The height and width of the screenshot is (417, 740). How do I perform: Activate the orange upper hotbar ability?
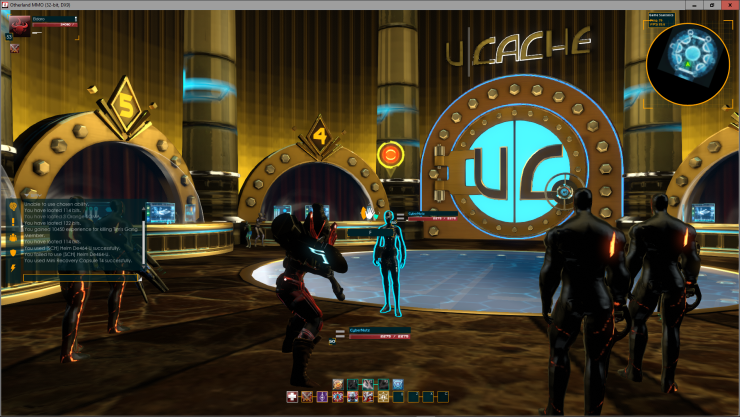pos(338,383)
